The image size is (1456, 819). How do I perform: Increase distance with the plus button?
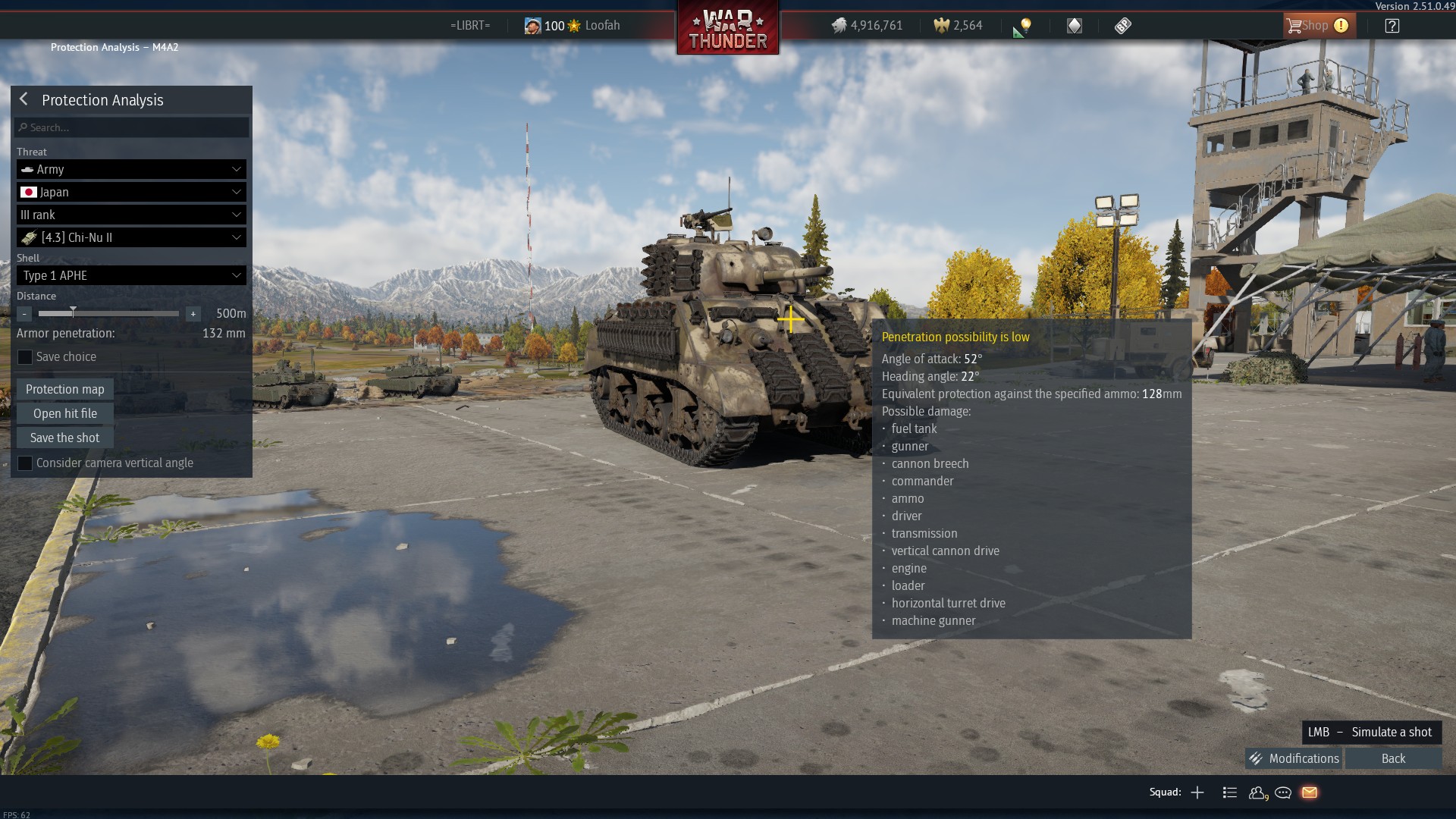(x=193, y=313)
